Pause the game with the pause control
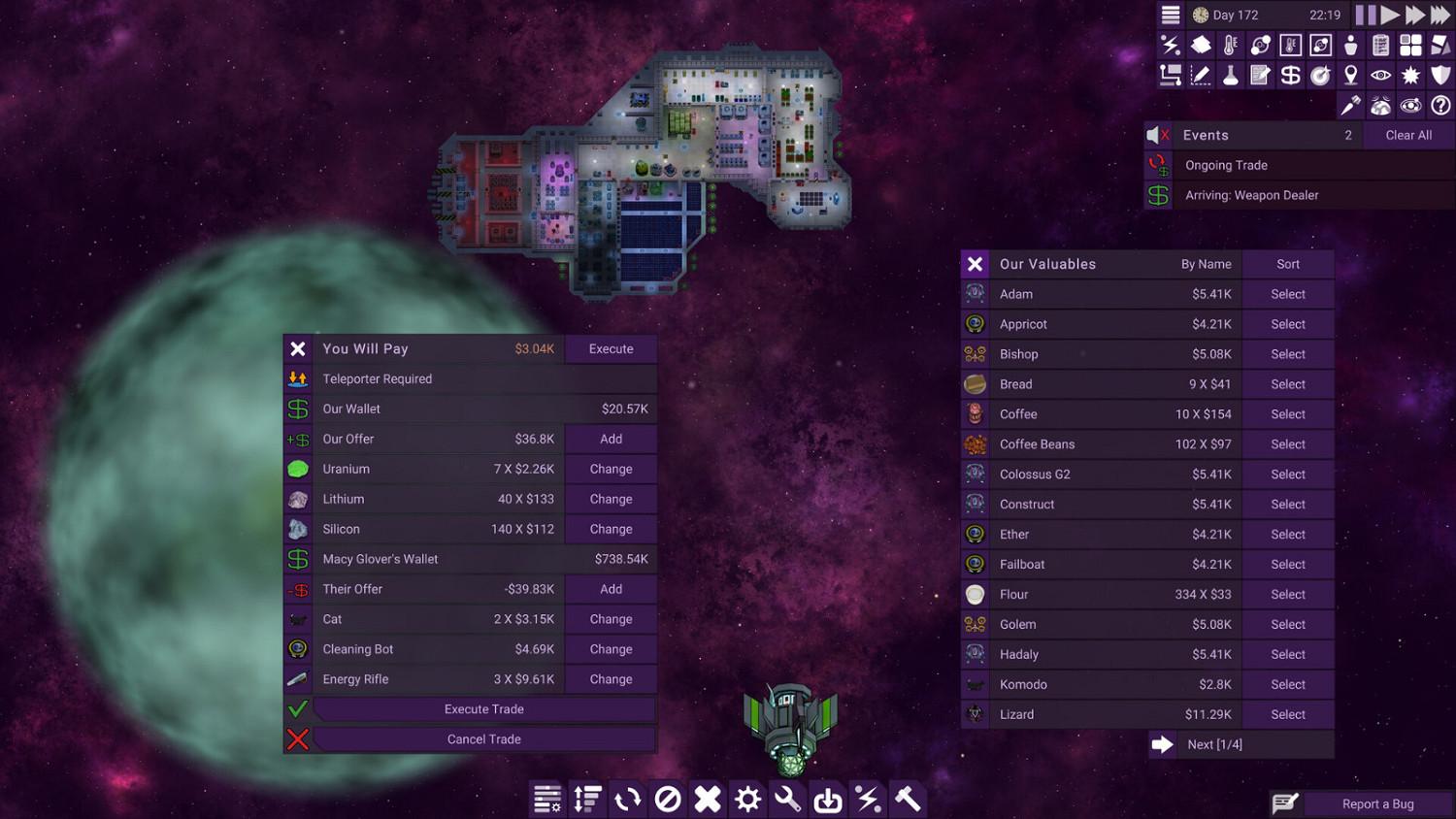This screenshot has width=1456, height=819. point(1365,14)
